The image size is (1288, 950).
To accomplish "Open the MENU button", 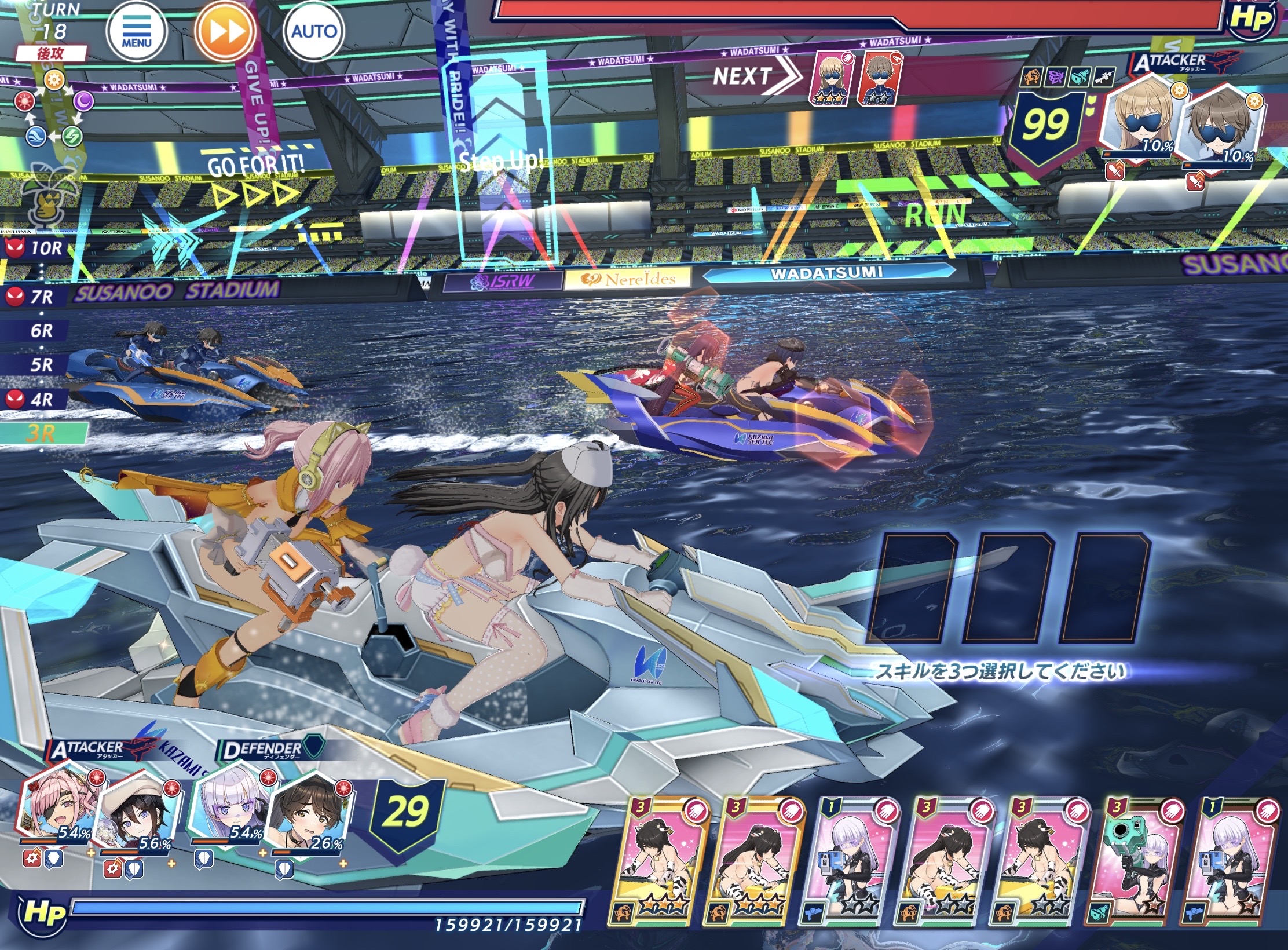I will [x=137, y=32].
